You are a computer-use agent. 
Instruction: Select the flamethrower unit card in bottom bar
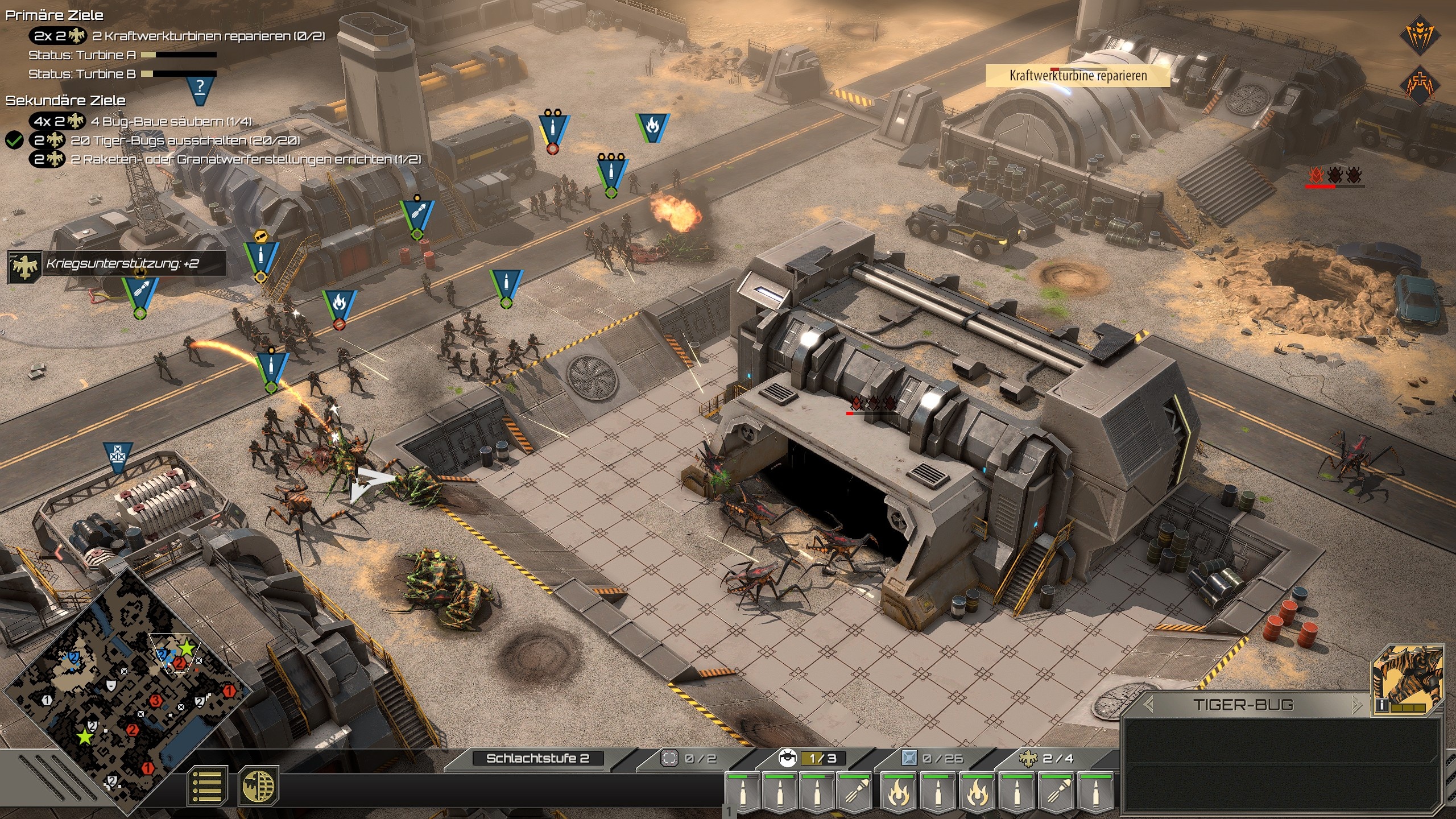tap(897, 792)
